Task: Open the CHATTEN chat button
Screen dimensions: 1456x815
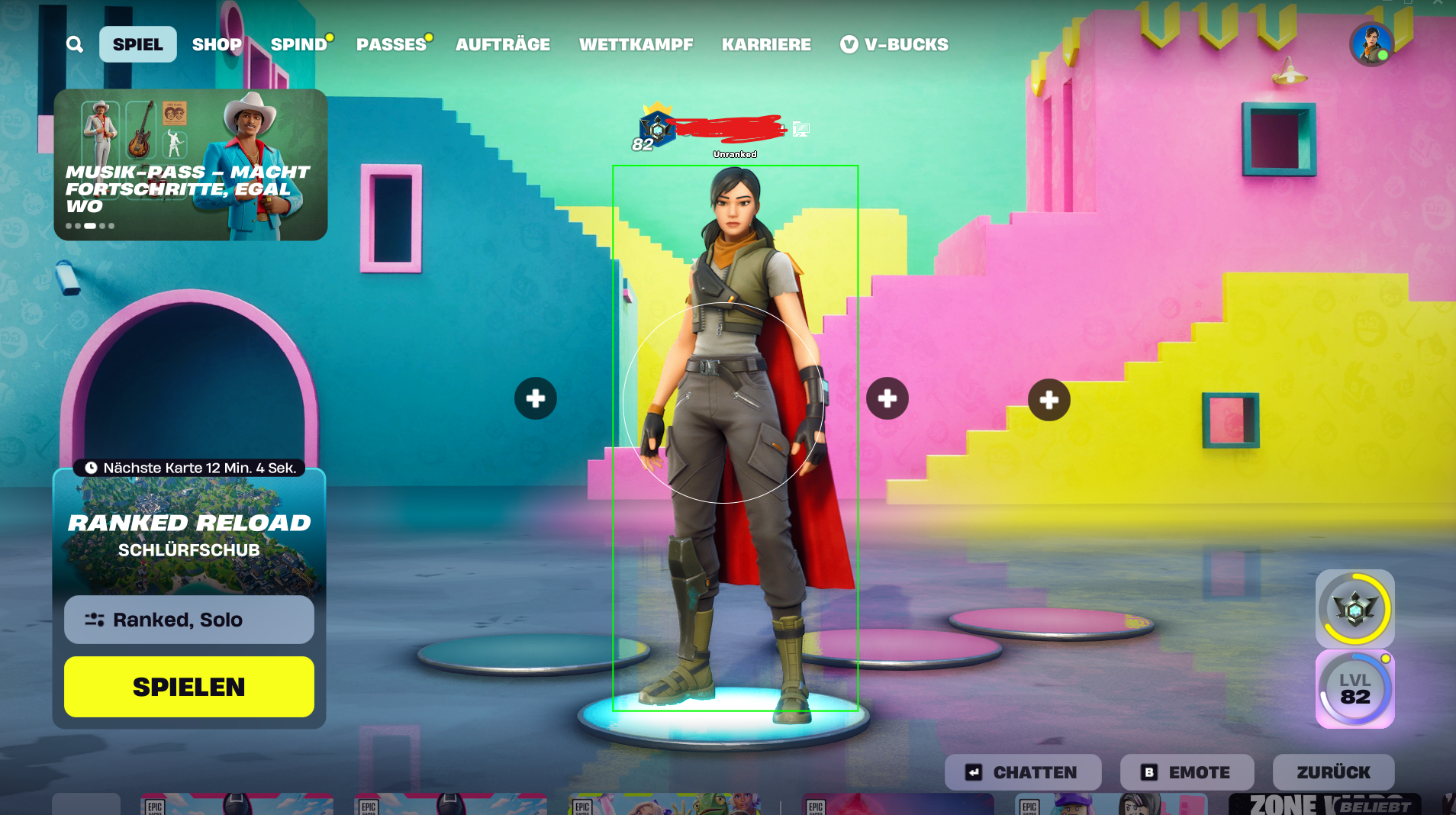Action: coord(1023,772)
